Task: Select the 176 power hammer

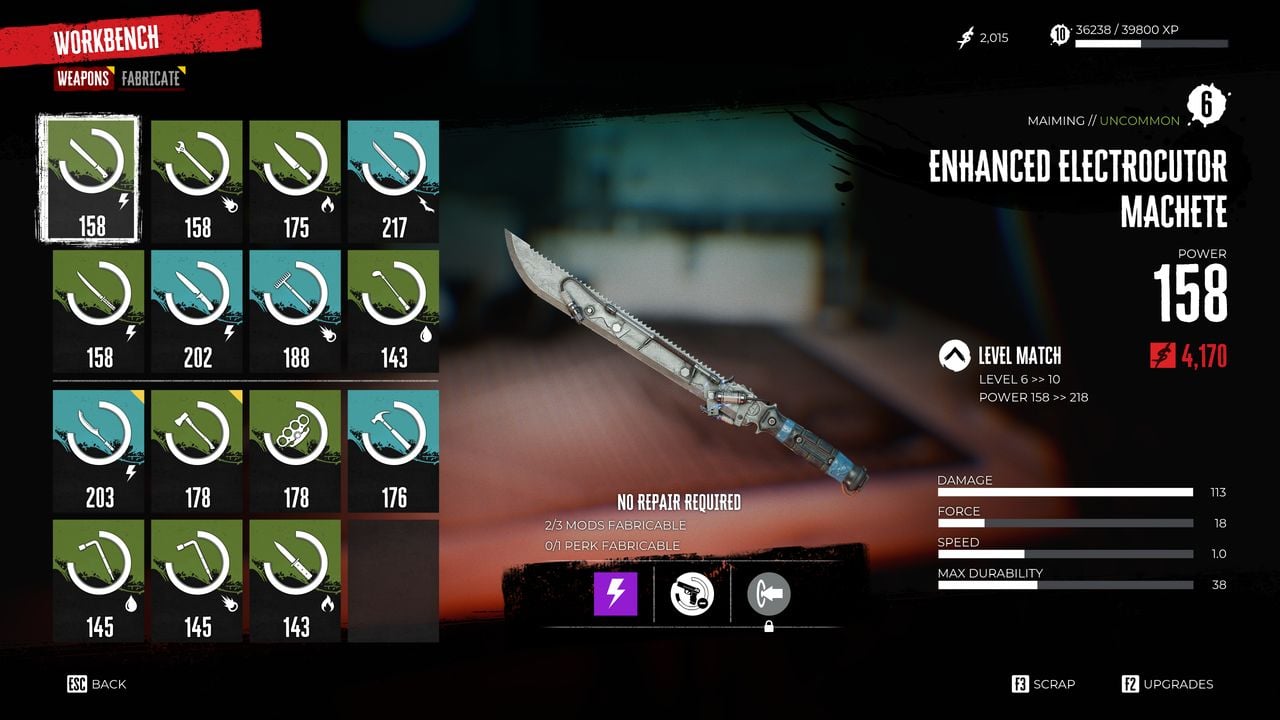Action: (x=393, y=450)
